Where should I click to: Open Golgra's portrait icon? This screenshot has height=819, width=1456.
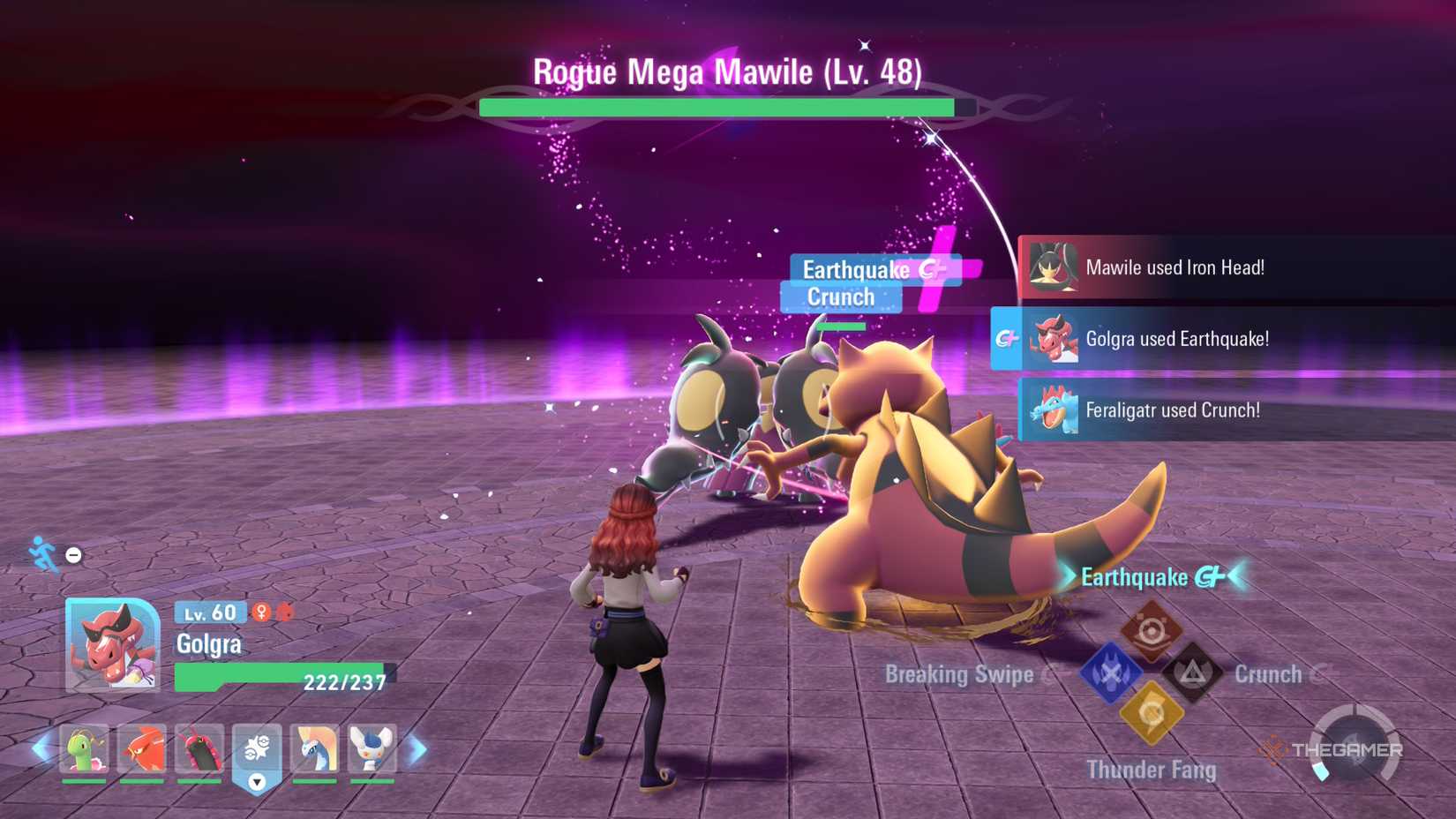110,643
